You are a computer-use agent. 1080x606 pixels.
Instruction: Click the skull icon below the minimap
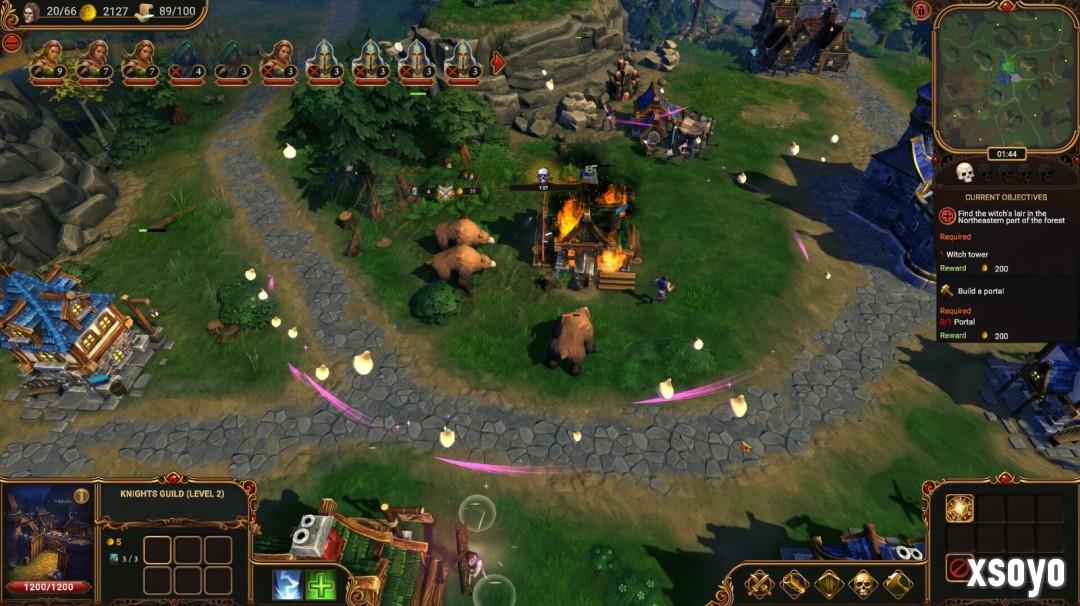(x=965, y=173)
